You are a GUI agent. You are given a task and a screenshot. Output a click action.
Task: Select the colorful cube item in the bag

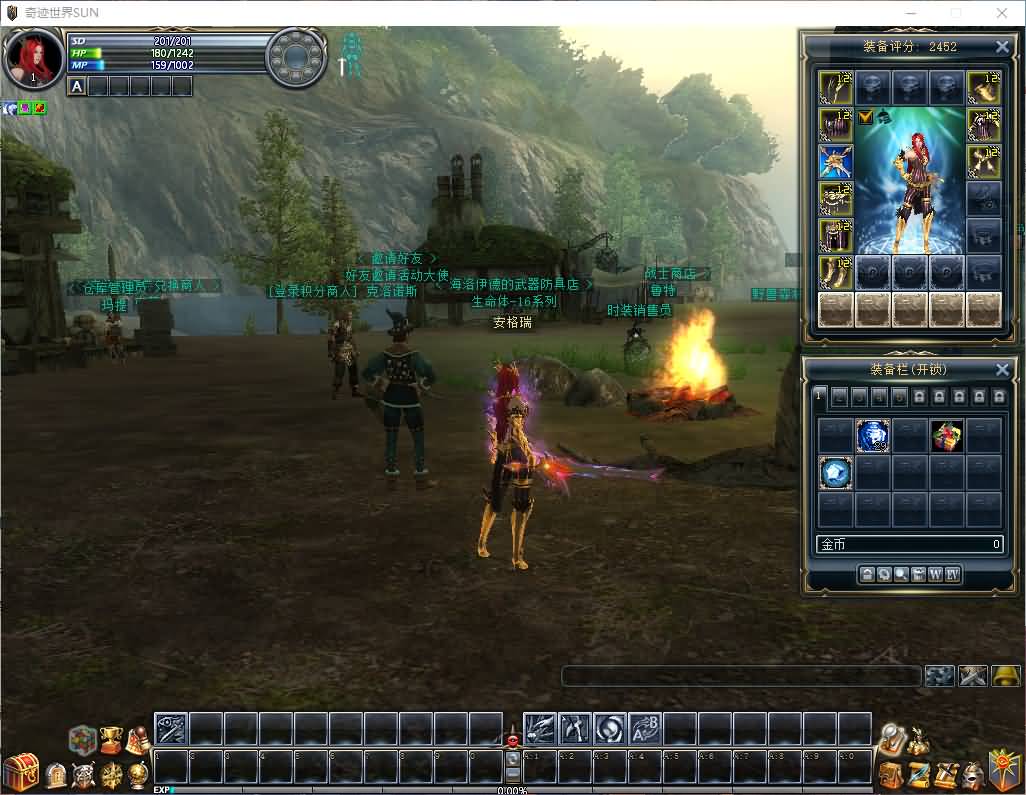[x=946, y=436]
